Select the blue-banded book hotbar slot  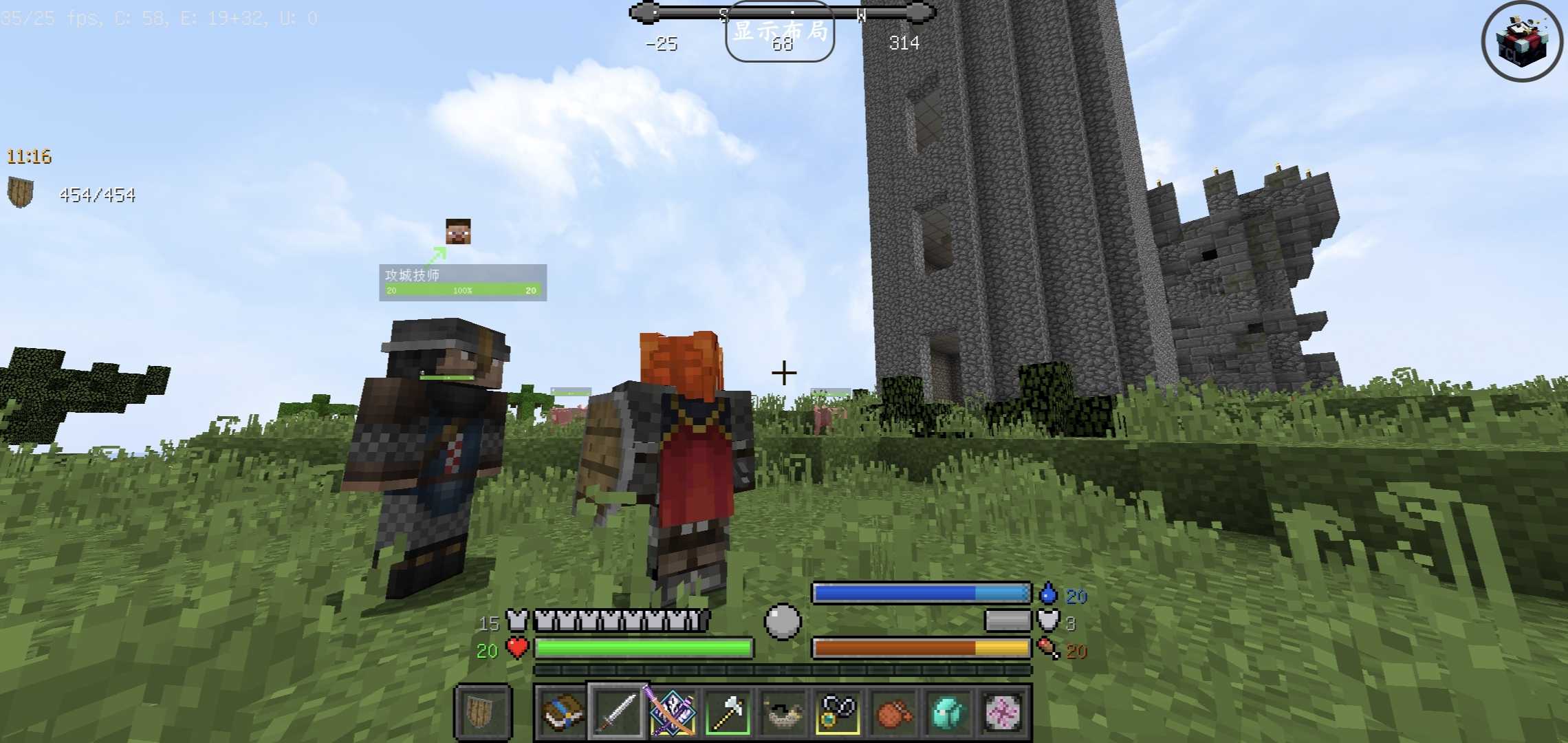click(561, 713)
